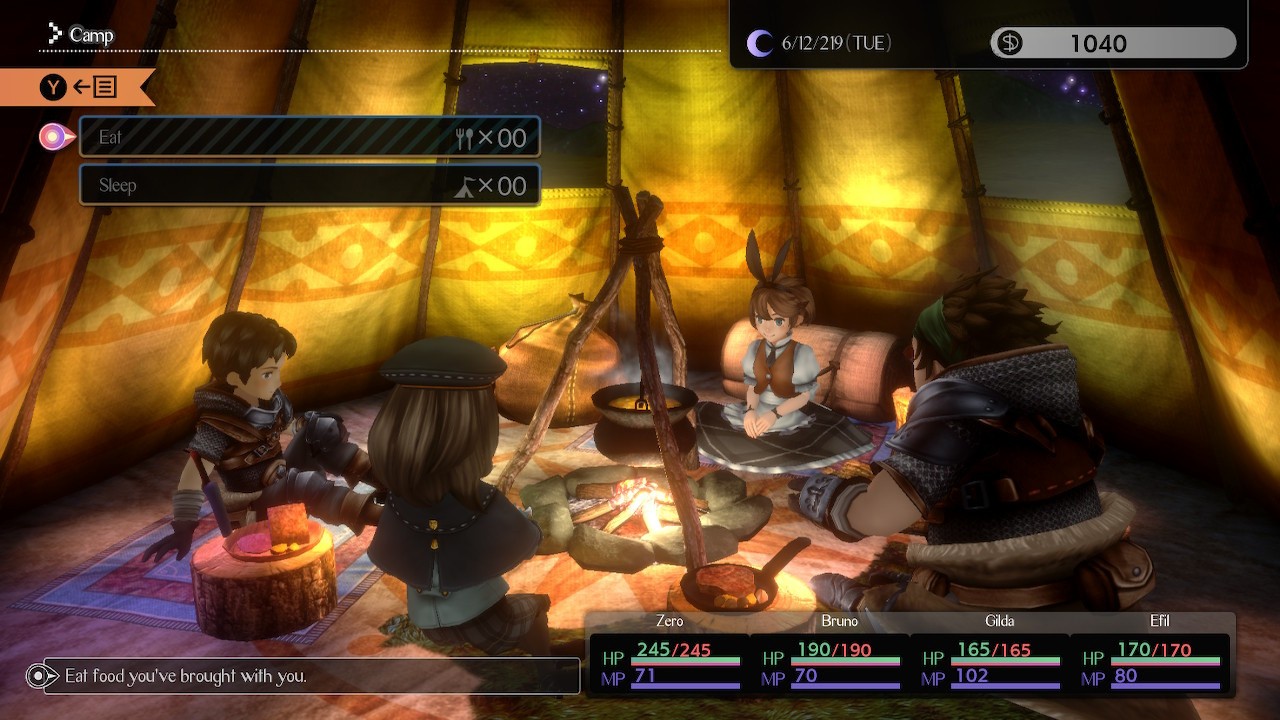Choose the Sleep camp option
The width and height of the screenshot is (1280, 720).
tap(310, 185)
